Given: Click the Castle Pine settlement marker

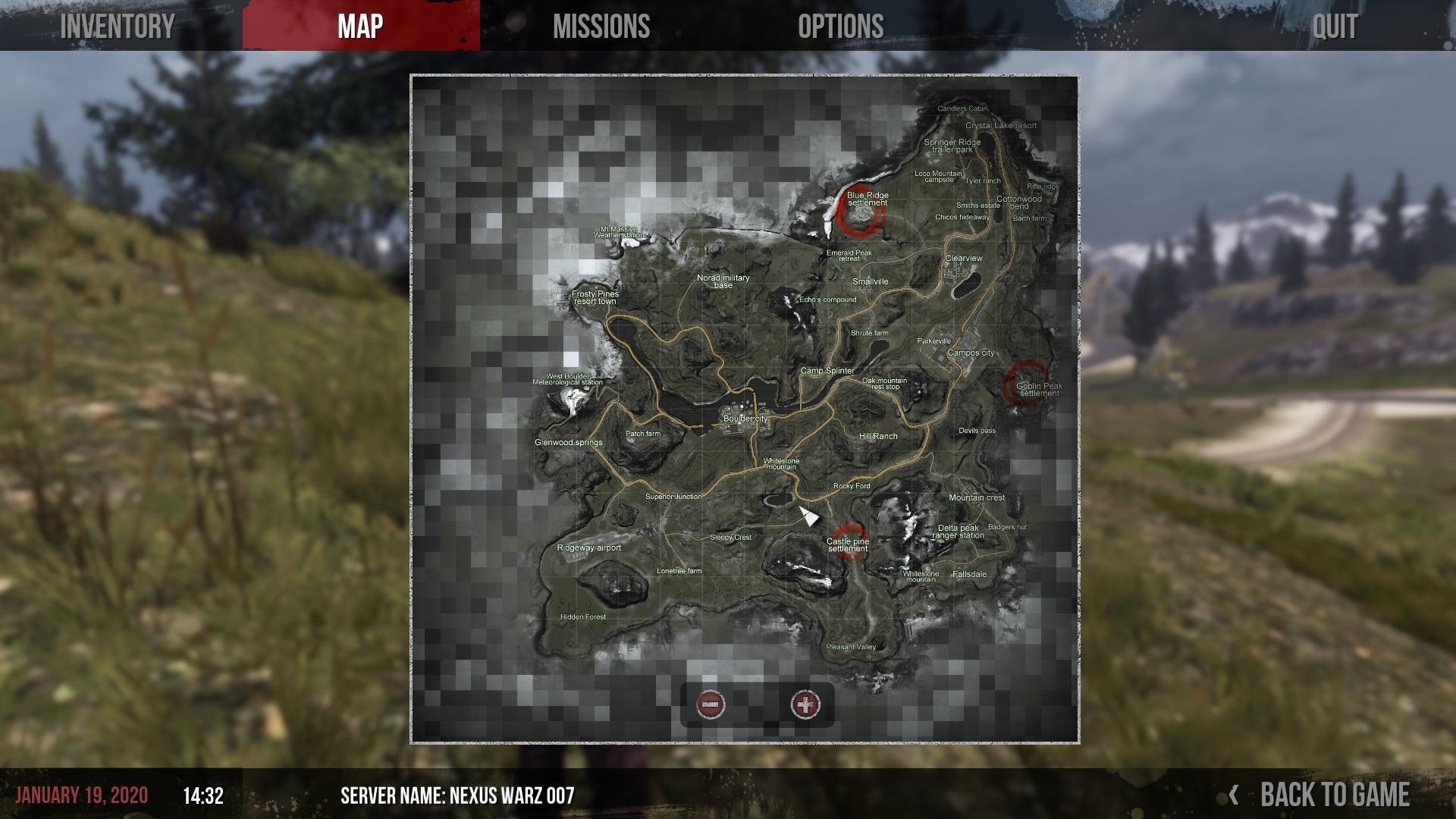Looking at the screenshot, I should 849,541.
